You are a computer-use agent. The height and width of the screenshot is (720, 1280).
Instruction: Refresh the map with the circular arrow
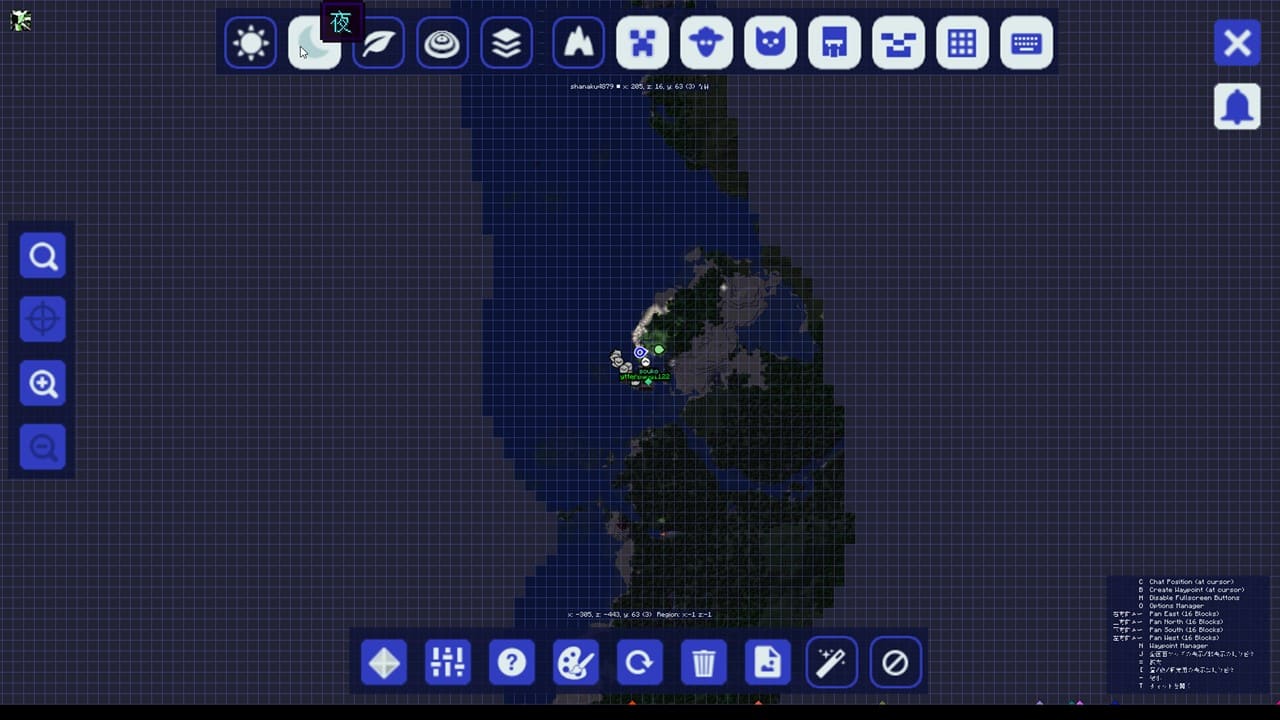tap(640, 662)
